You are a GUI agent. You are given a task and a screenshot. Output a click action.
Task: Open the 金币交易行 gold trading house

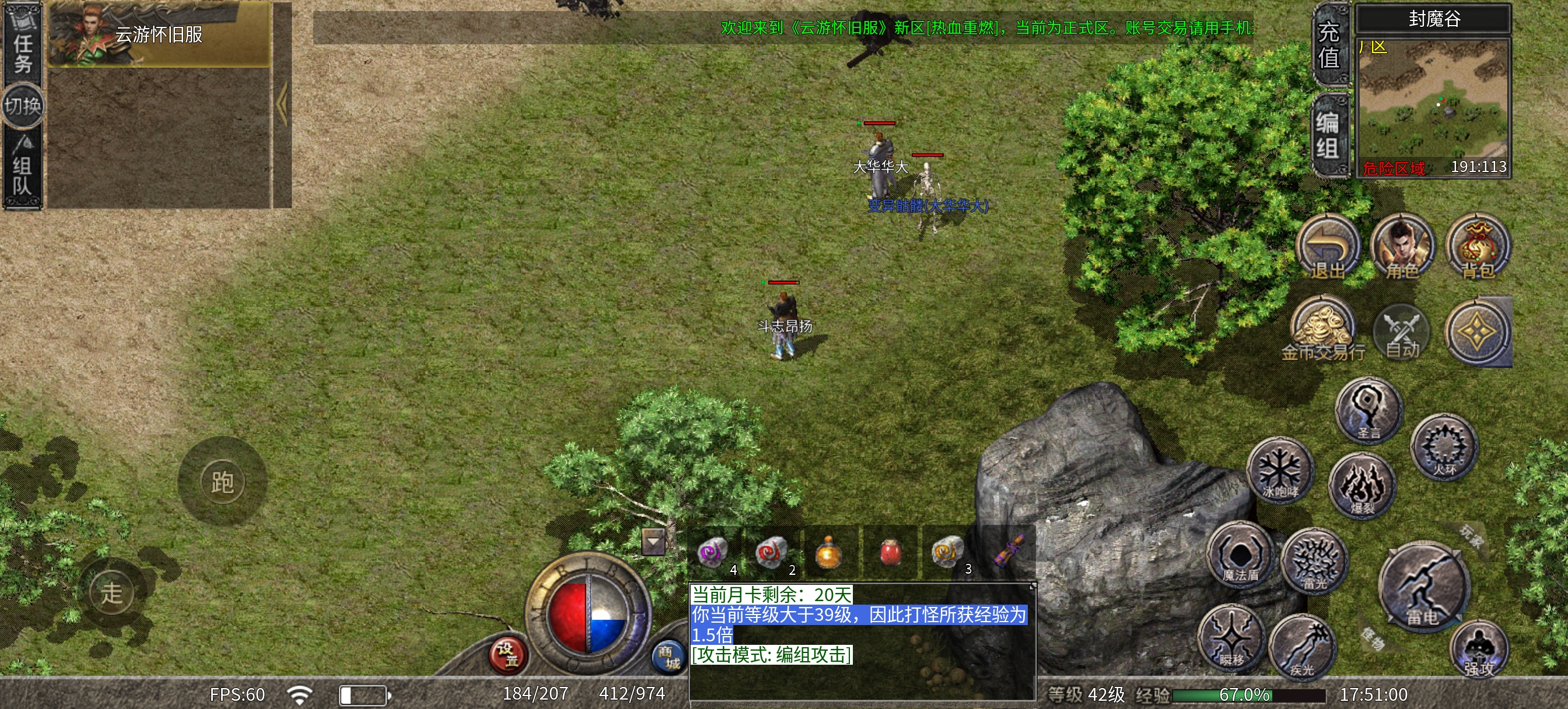tap(1322, 330)
